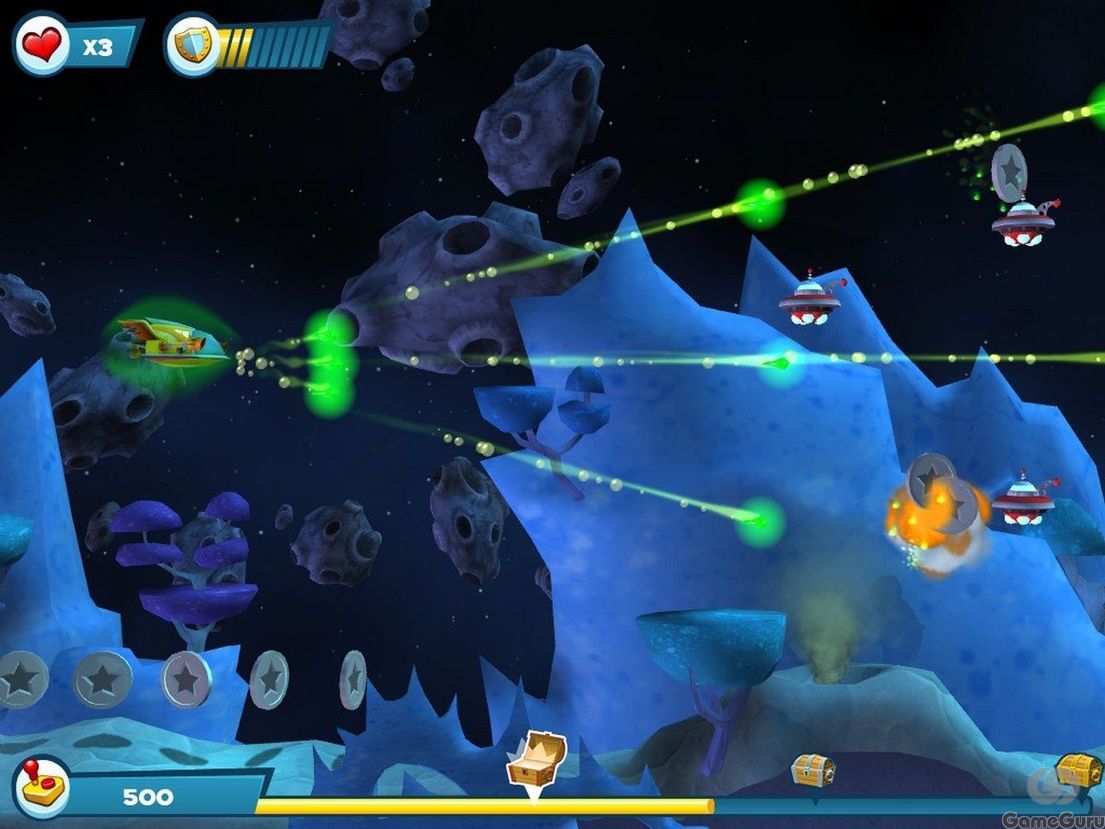Select the treasure chest at the progress bar's end
The height and width of the screenshot is (829, 1105).
point(1079,770)
